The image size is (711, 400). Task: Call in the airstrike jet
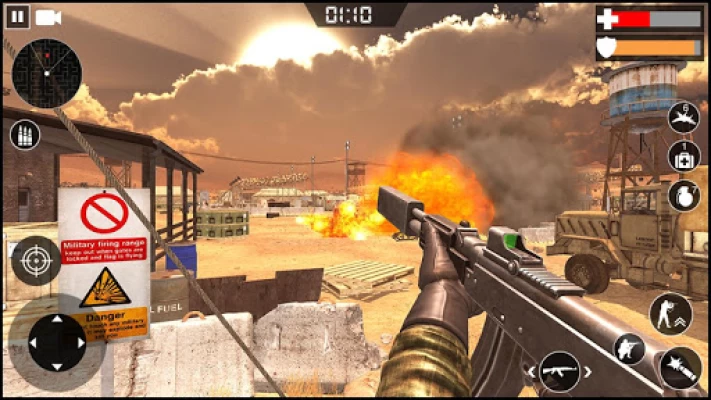coord(684,118)
